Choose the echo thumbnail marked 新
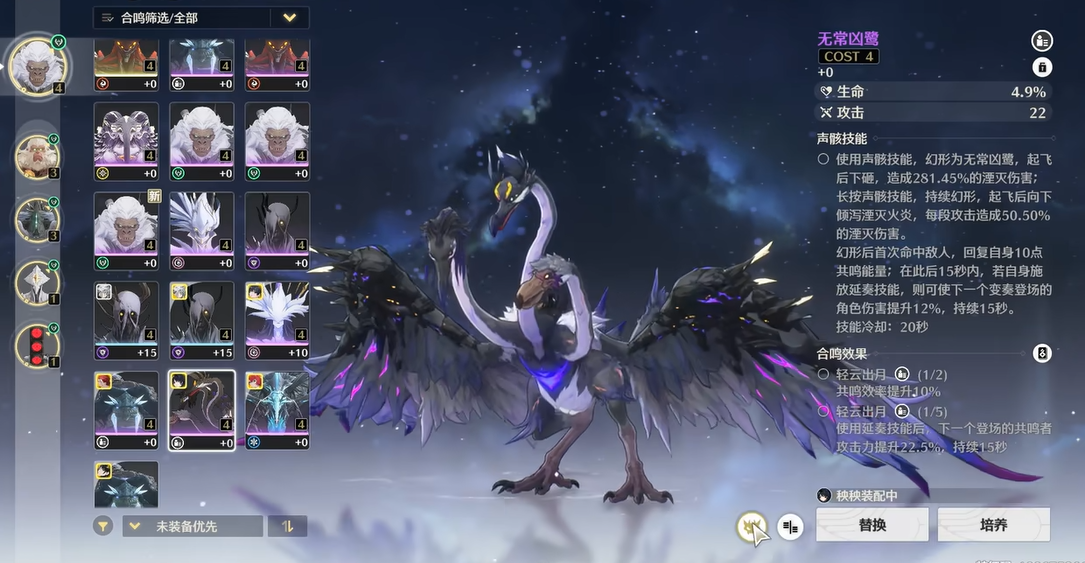 (126, 230)
